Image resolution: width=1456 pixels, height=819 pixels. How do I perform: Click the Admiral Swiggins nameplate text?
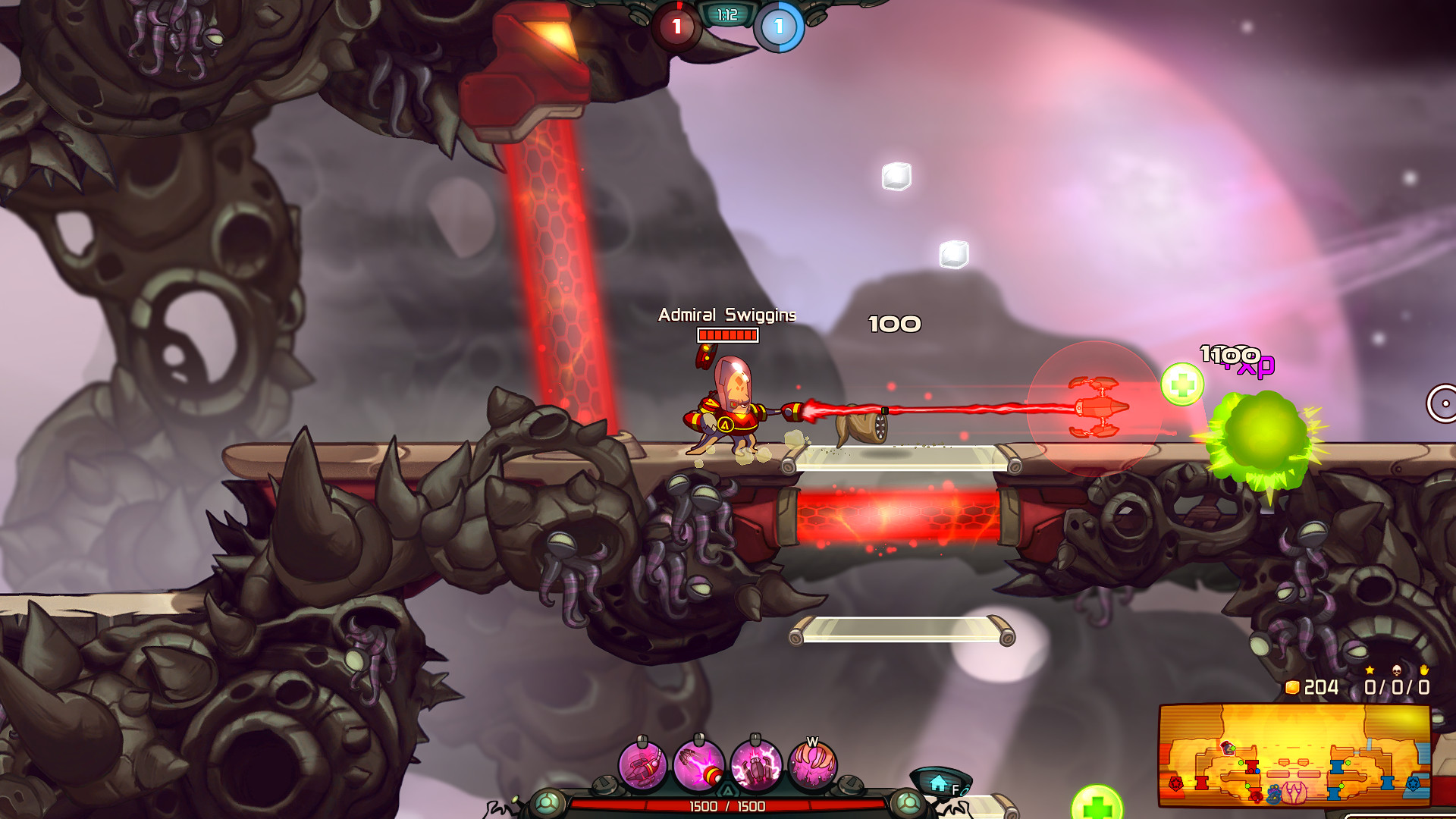(x=727, y=314)
